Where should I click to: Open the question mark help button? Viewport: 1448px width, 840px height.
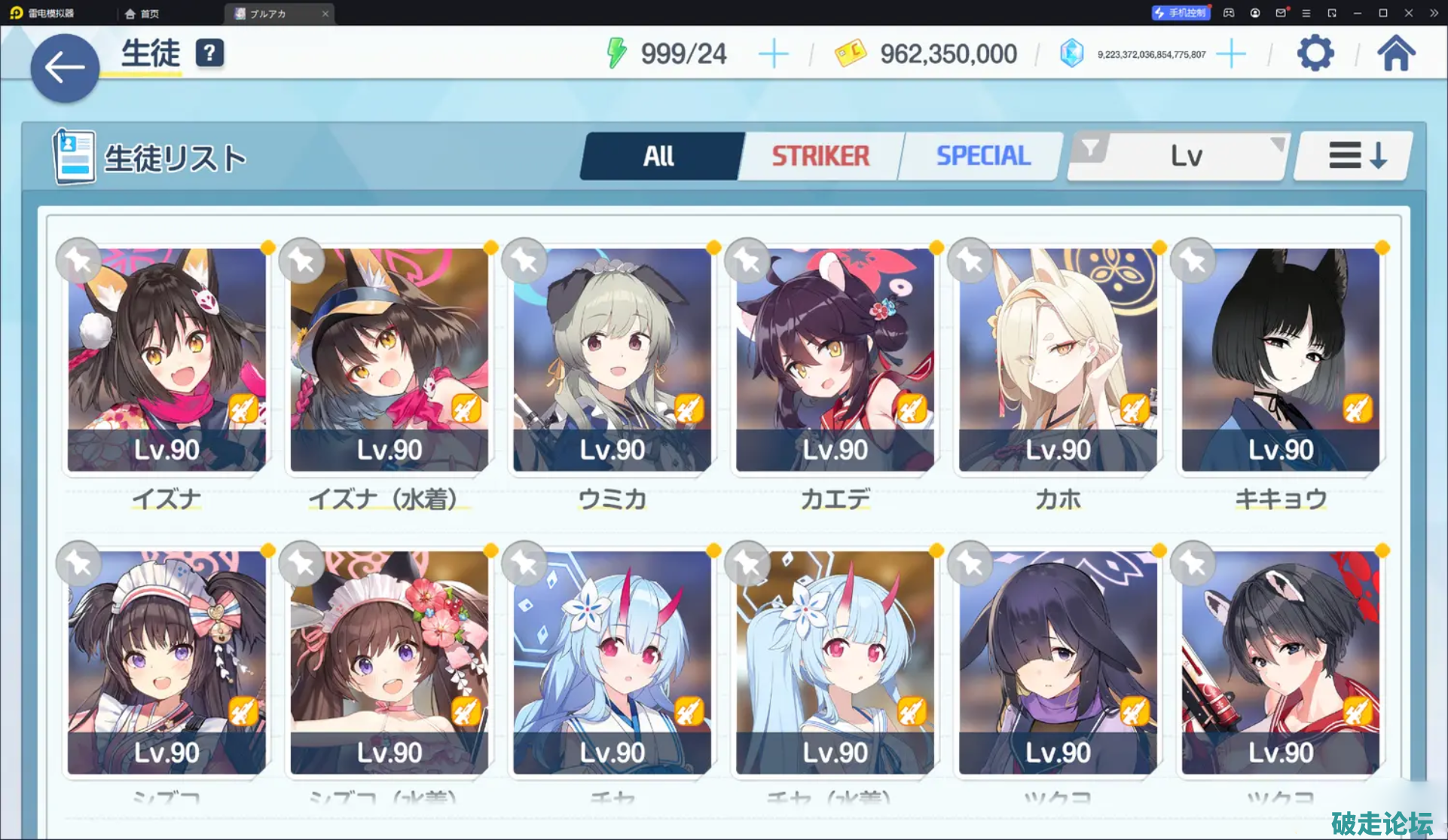click(x=209, y=53)
